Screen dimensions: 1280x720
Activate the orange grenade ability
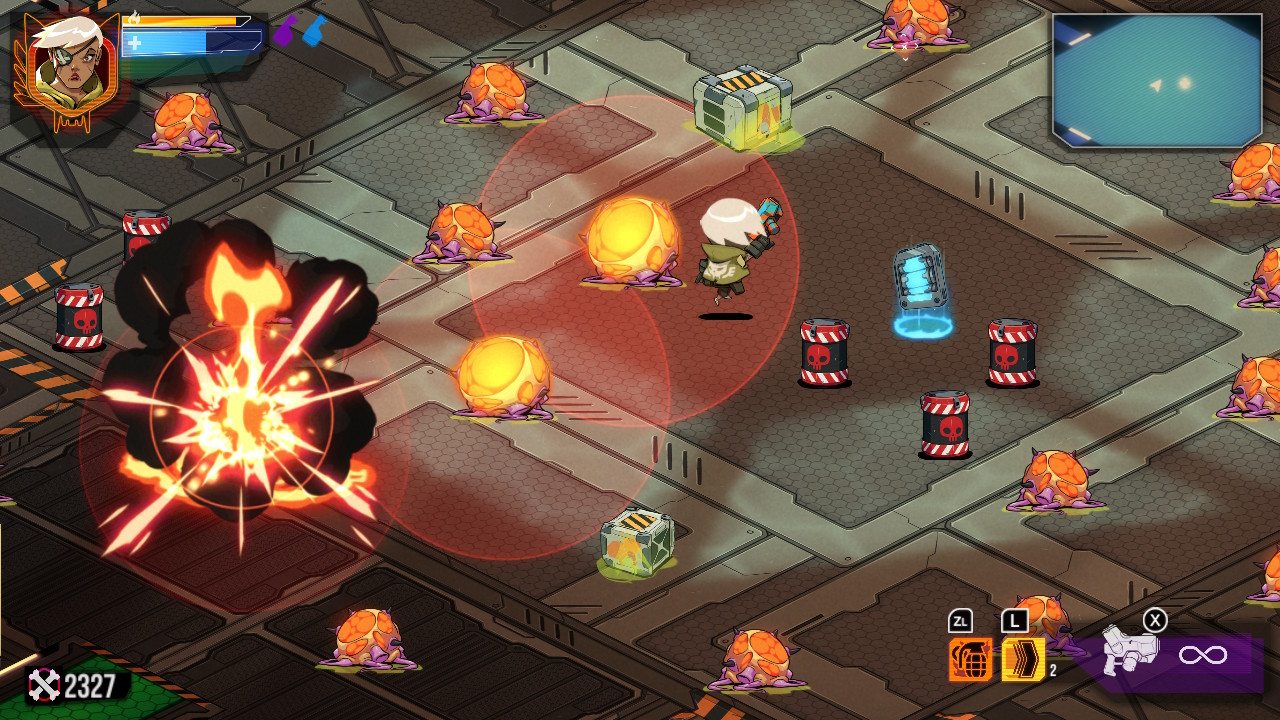point(970,659)
